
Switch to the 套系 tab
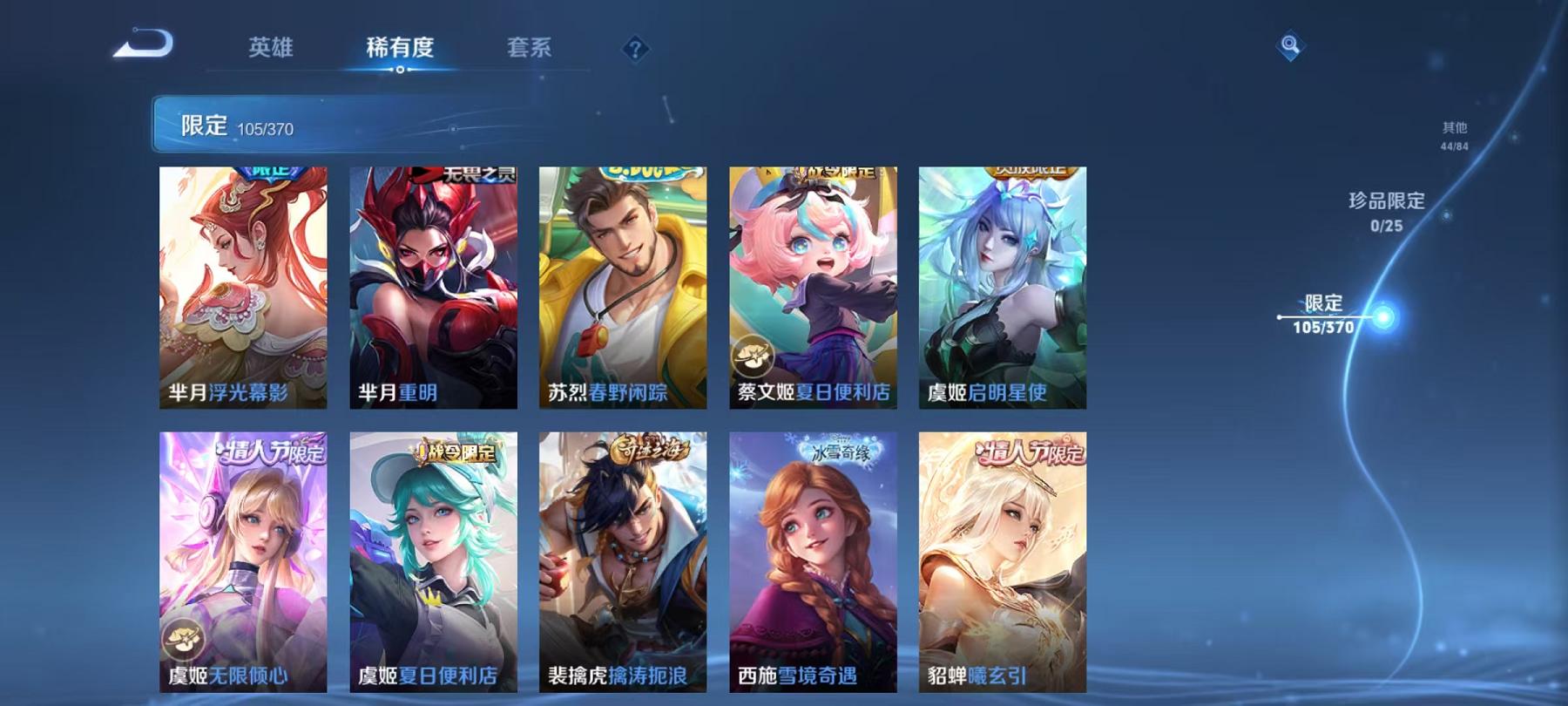click(x=531, y=50)
